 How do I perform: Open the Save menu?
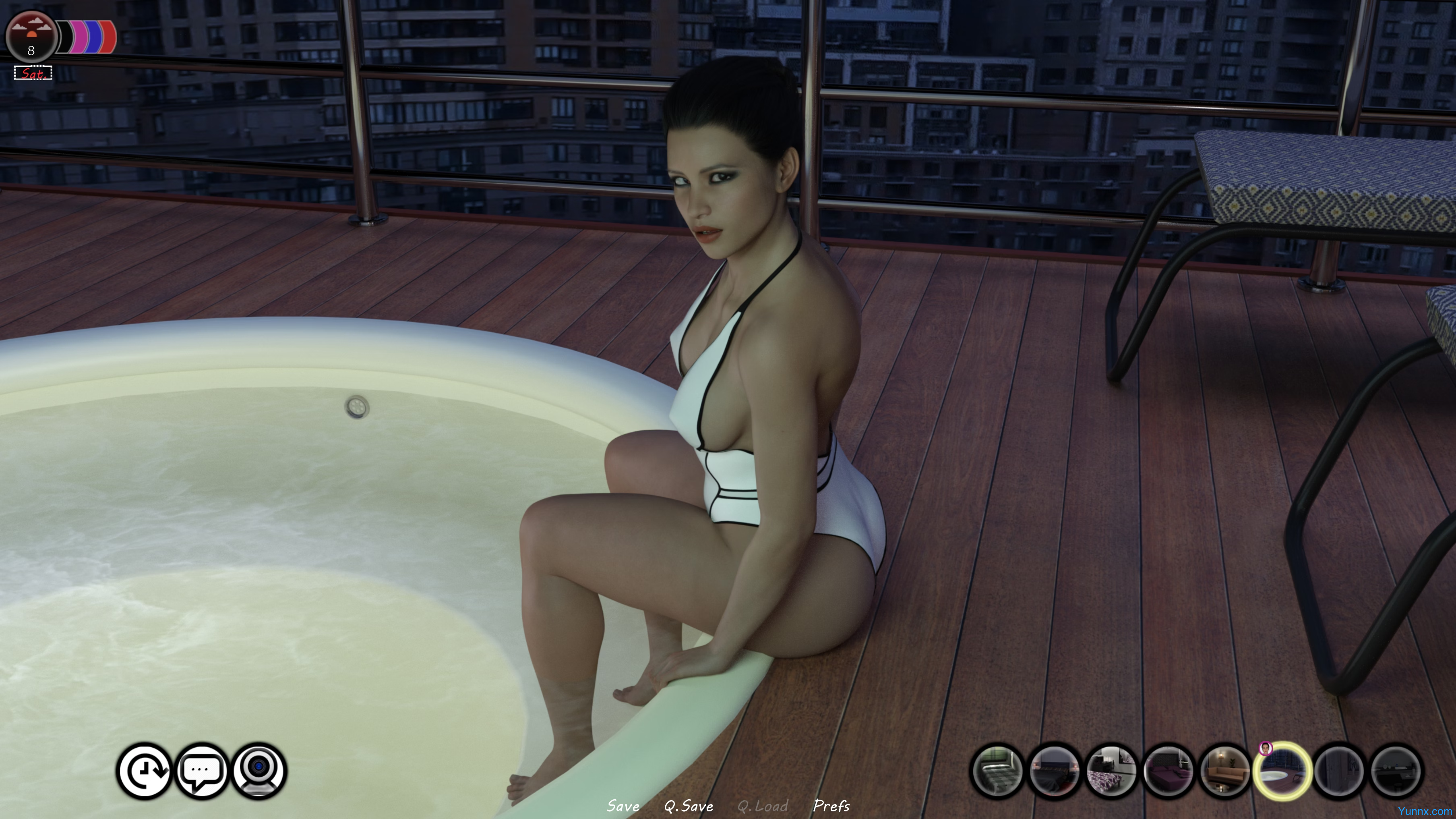[x=623, y=805]
